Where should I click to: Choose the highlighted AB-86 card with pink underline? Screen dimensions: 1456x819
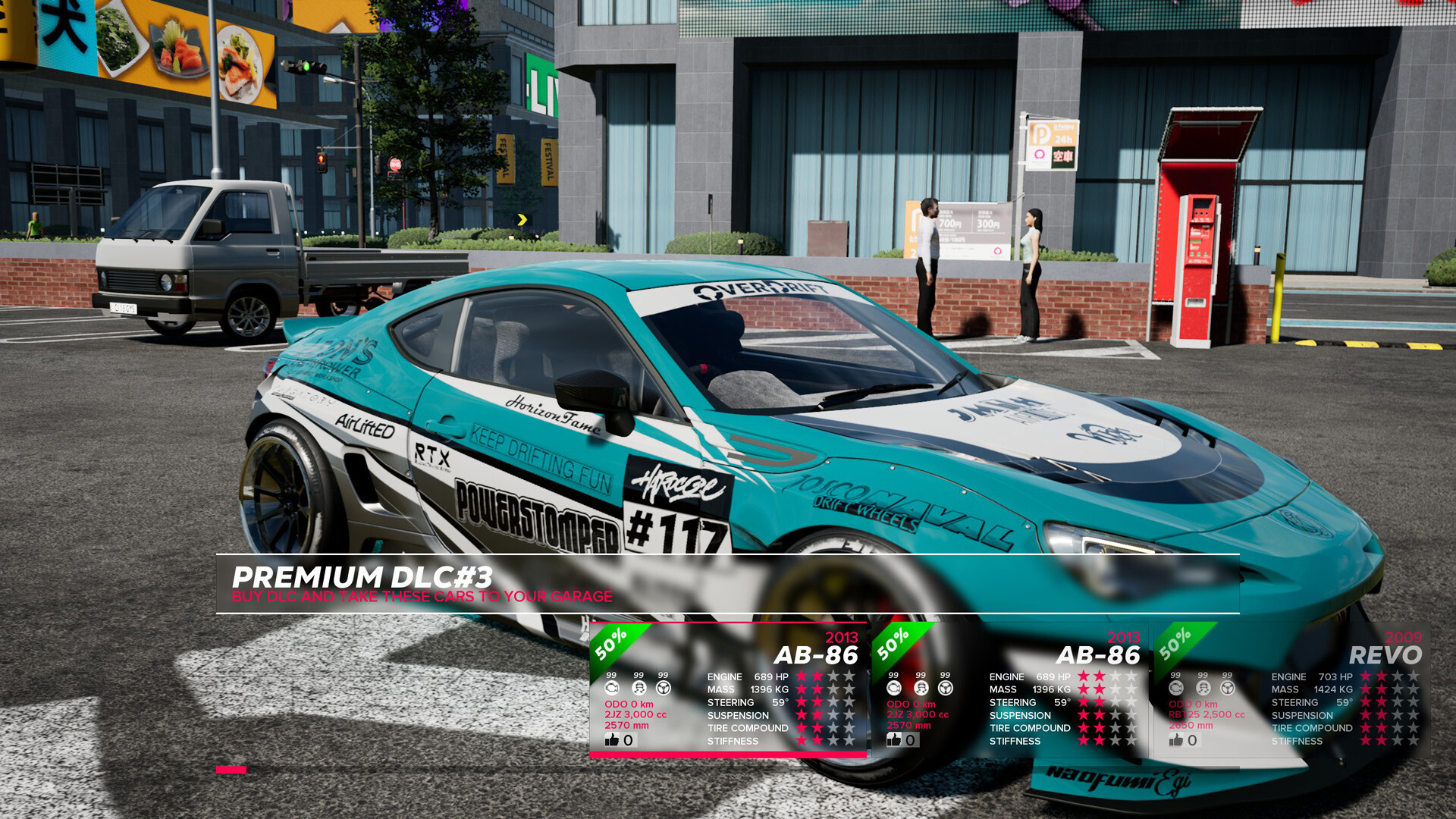click(x=727, y=690)
